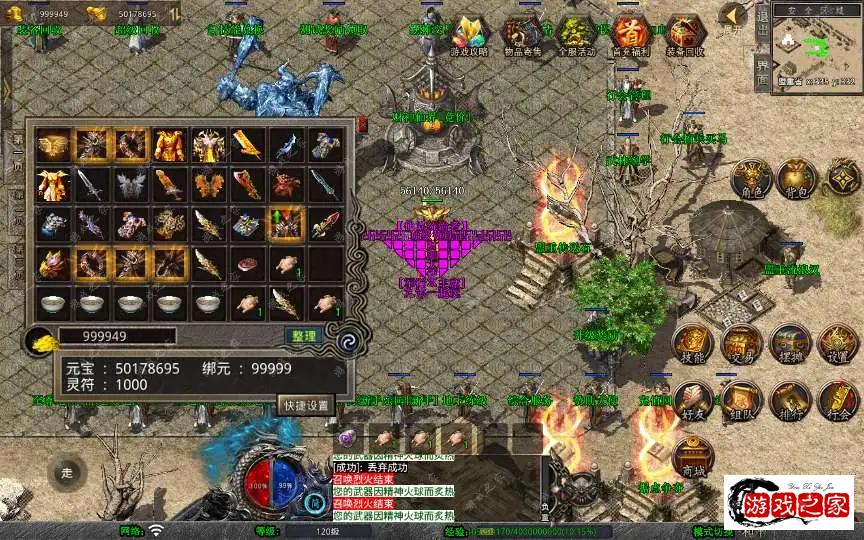Click the 整理 sort button in the bag
Screen dimensions: 864x540
click(x=302, y=336)
